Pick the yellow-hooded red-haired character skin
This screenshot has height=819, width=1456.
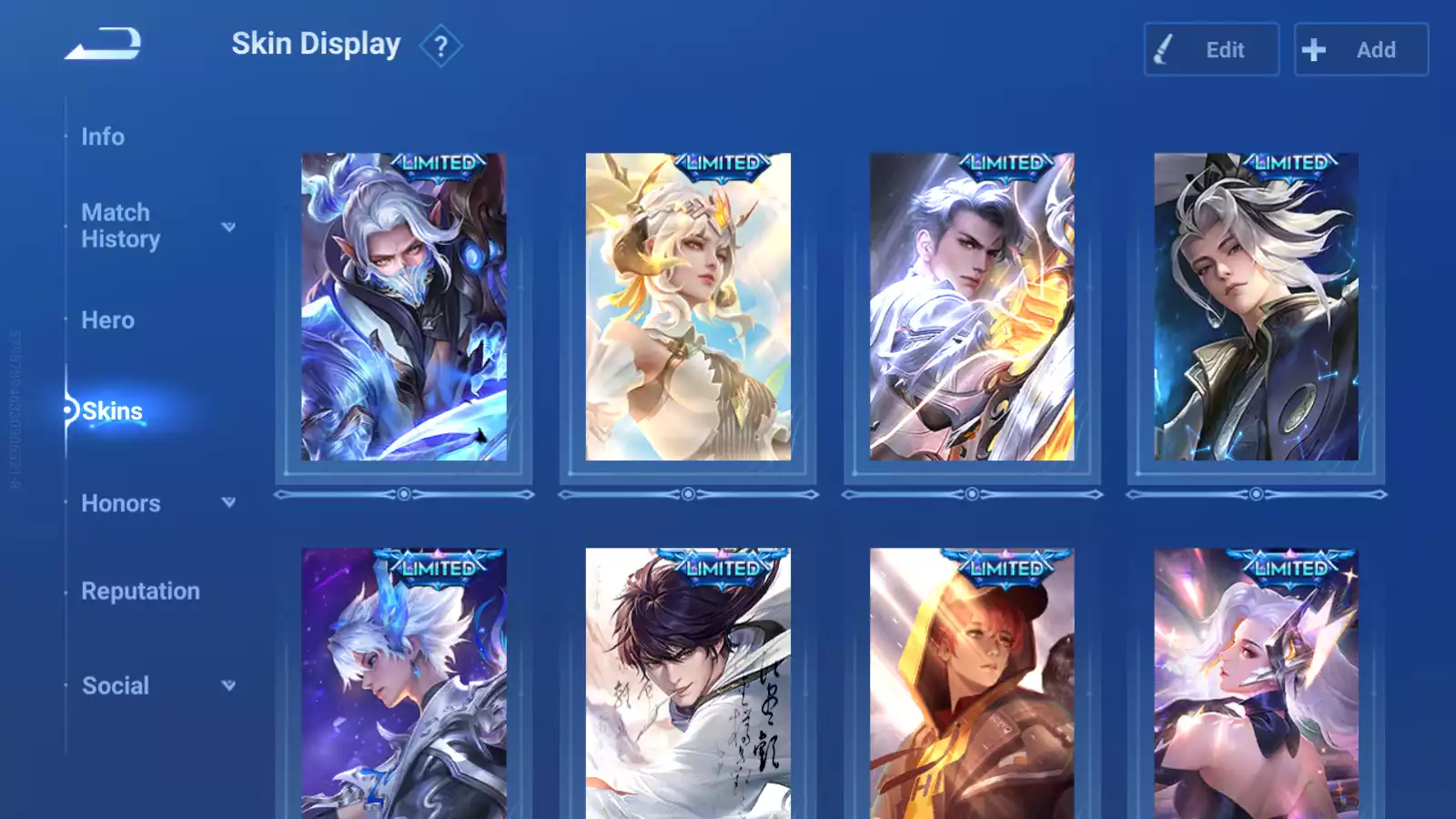point(972,682)
